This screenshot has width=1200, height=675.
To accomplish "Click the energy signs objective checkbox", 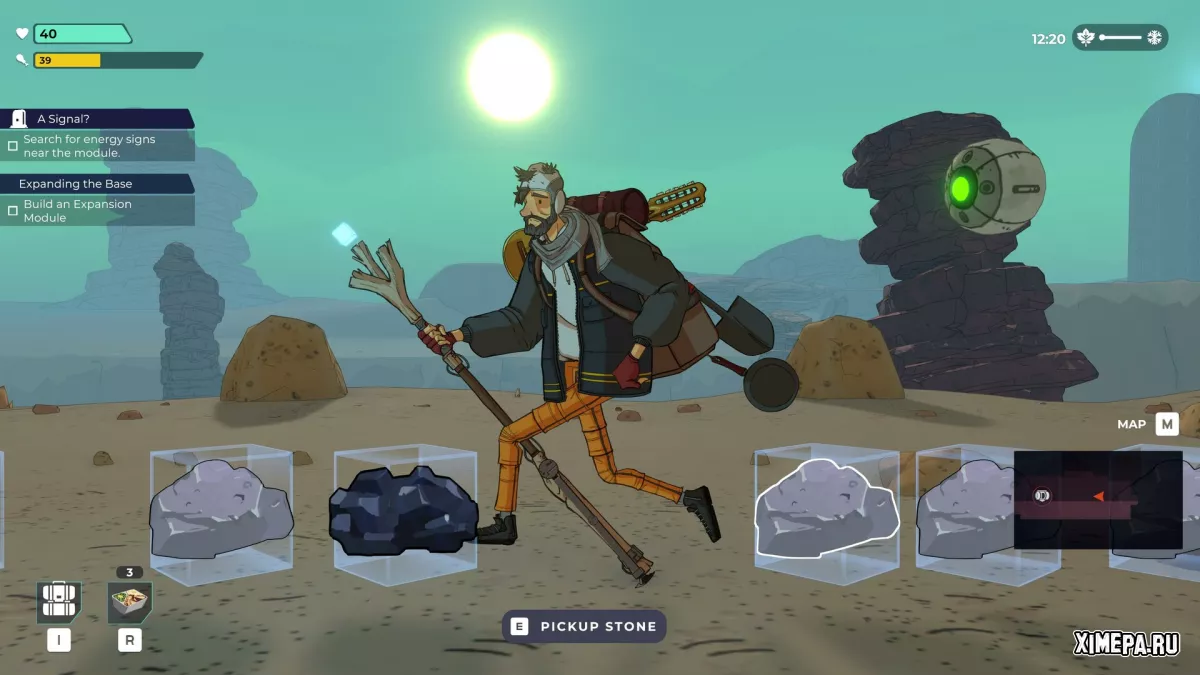I will point(13,146).
